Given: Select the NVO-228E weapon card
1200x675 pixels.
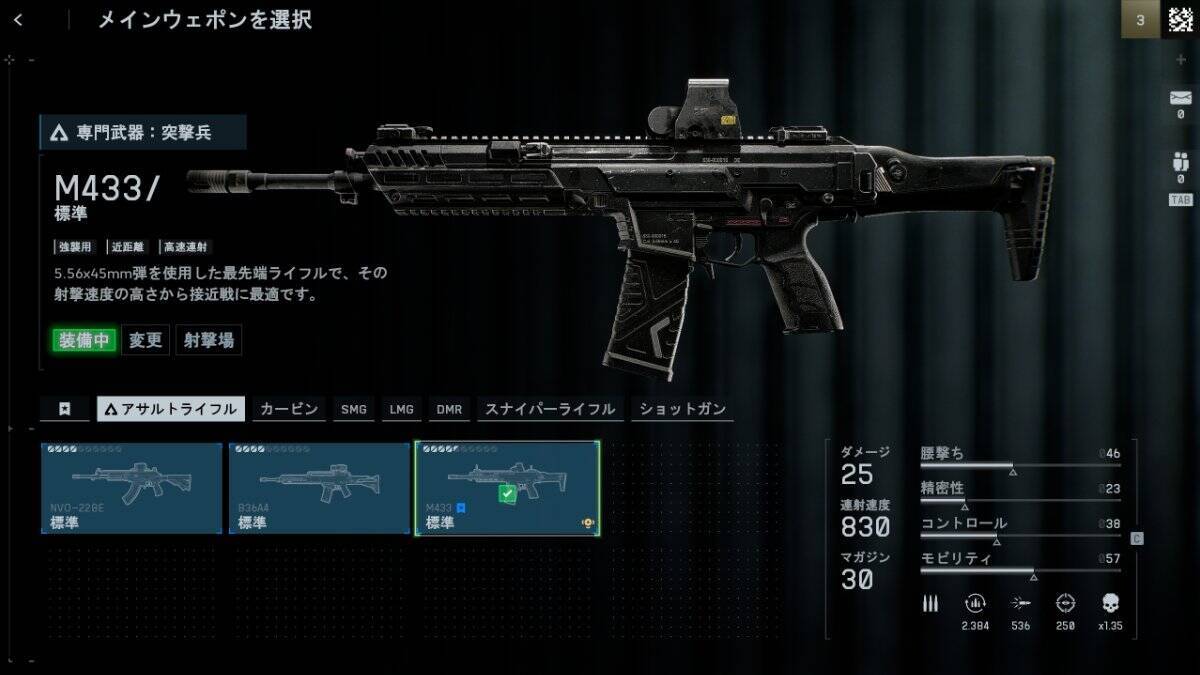Looking at the screenshot, I should [132, 488].
